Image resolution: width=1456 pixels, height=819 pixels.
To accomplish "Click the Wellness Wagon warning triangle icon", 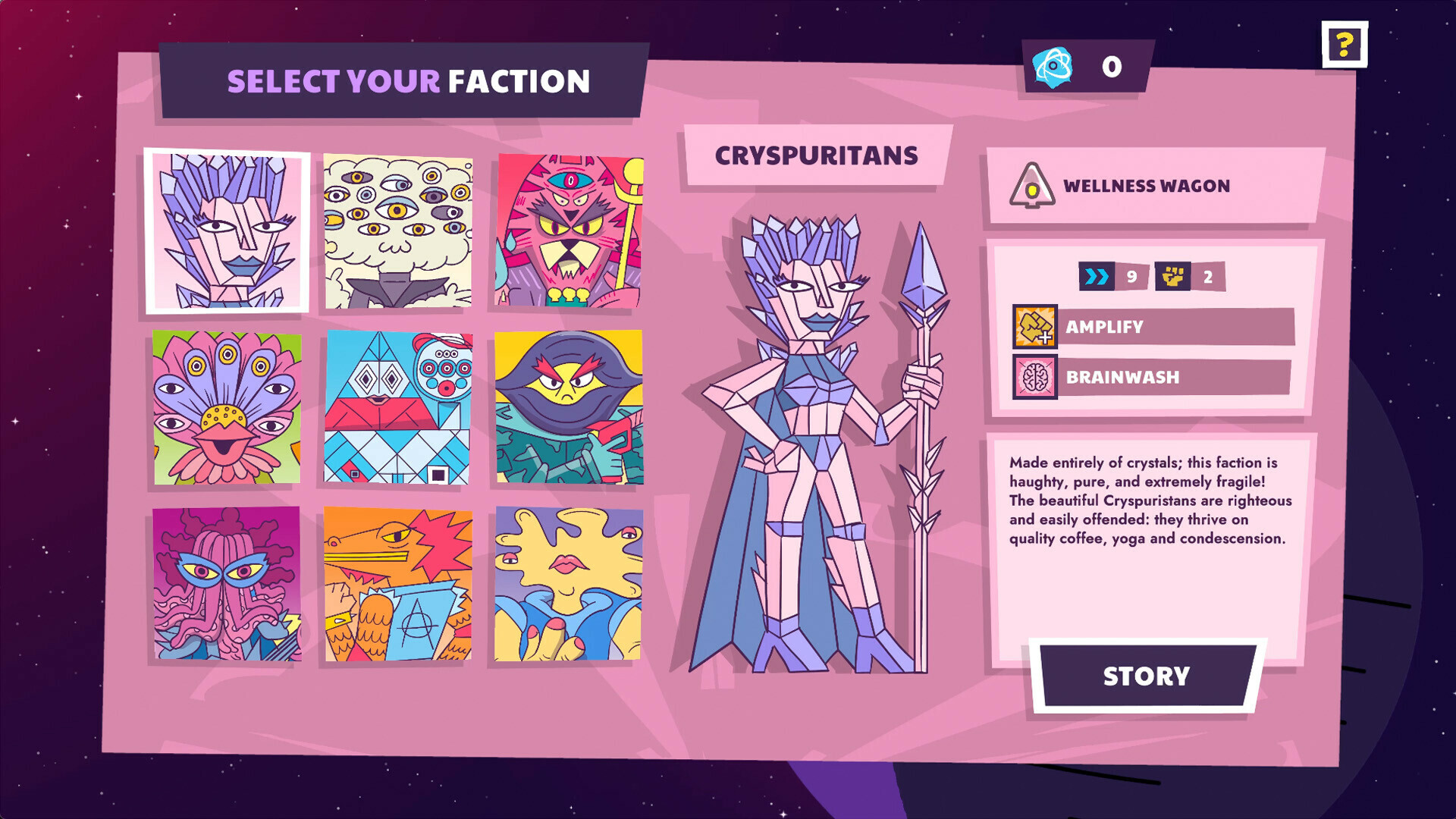I will click(x=1033, y=186).
